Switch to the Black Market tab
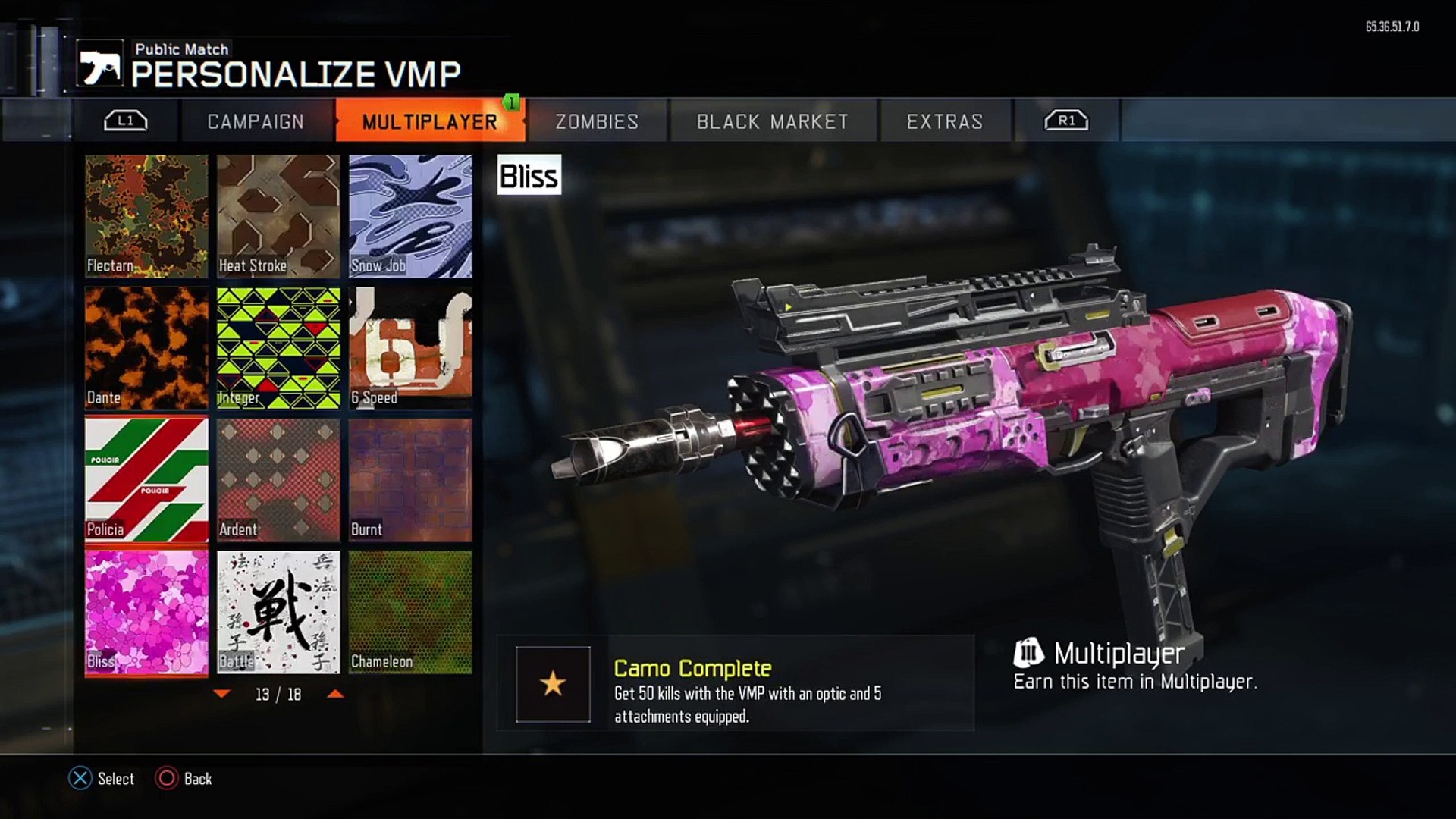The height and width of the screenshot is (819, 1456). click(772, 121)
